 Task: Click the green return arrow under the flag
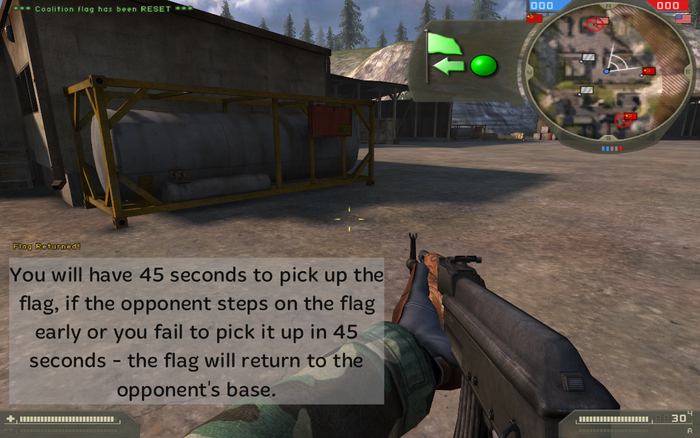(x=450, y=67)
